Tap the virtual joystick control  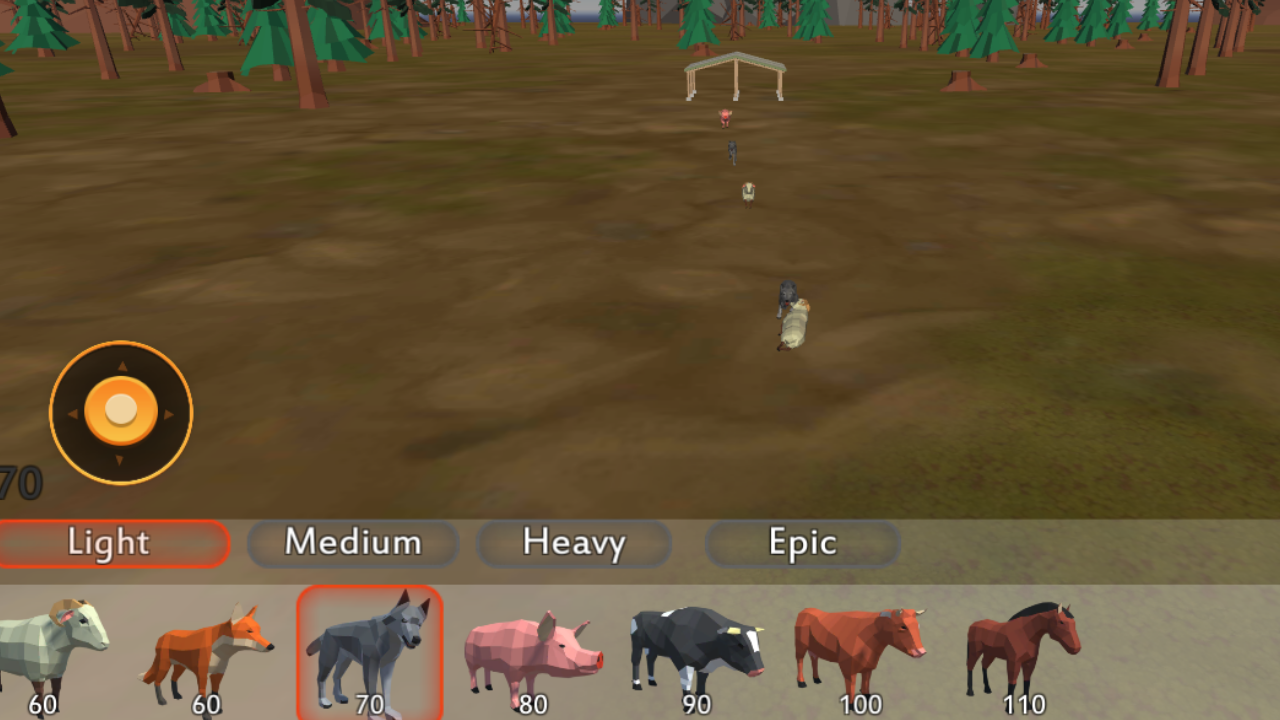120,412
